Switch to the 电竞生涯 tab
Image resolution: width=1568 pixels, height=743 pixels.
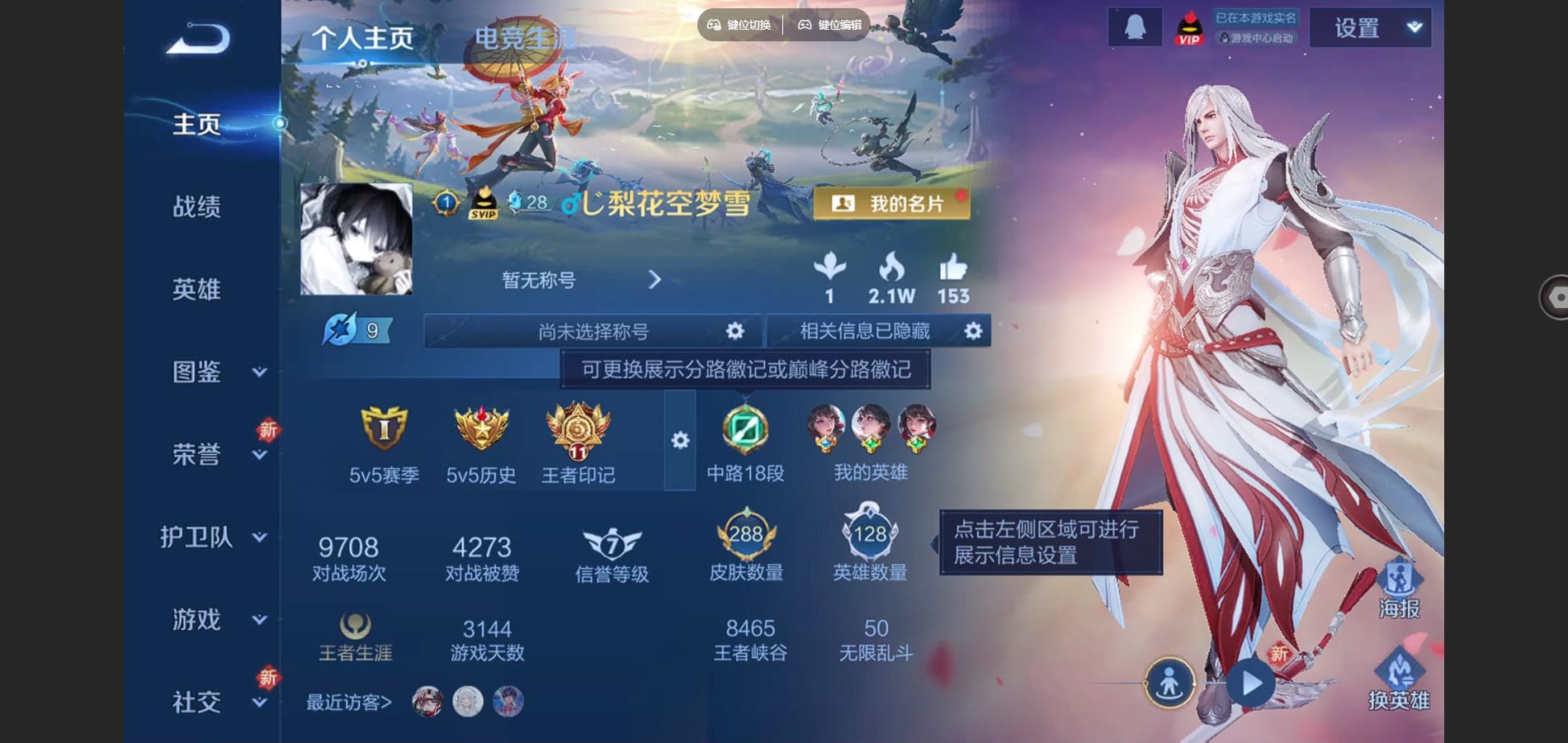coord(523,37)
